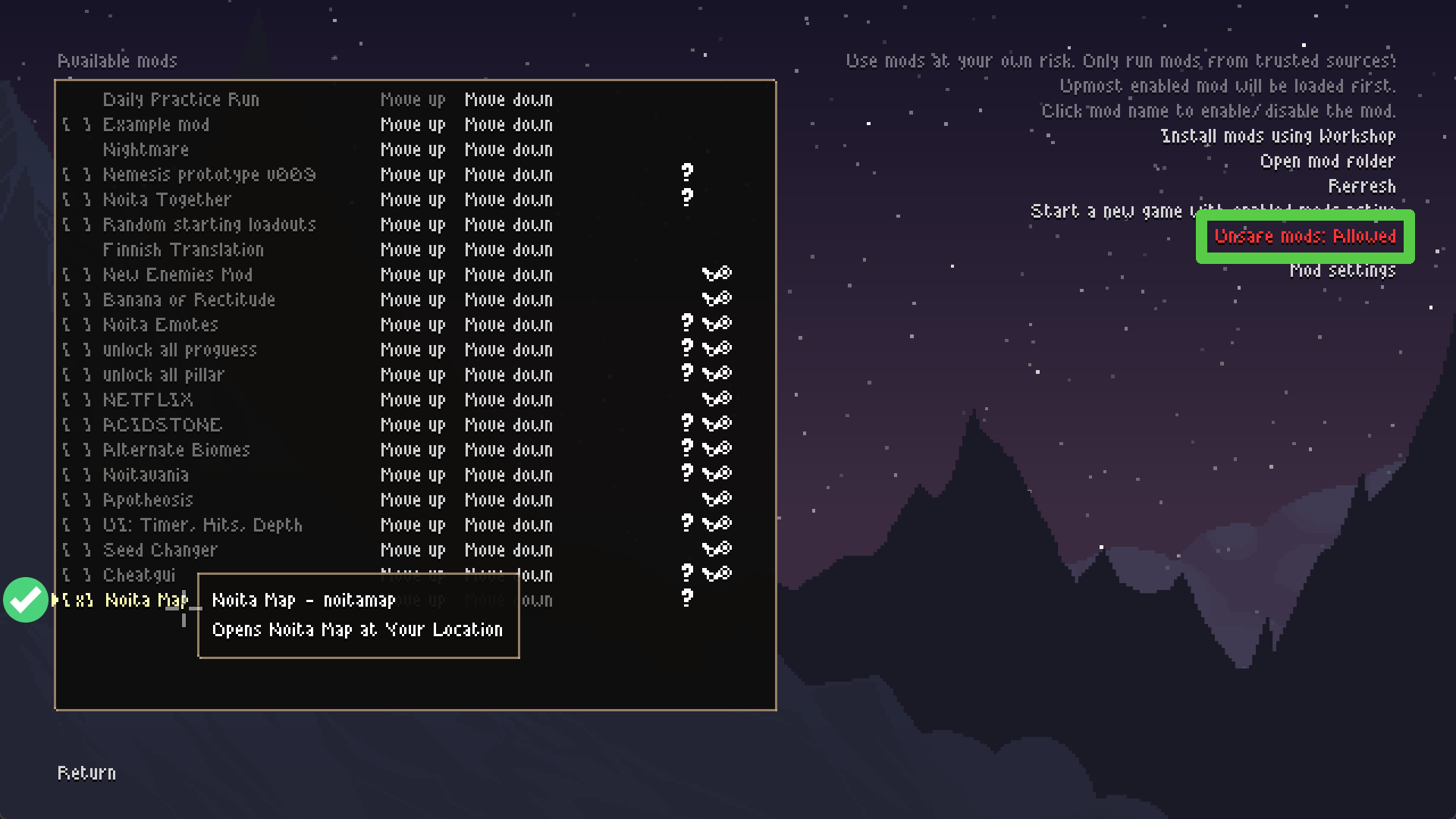Viewport: 1456px width, 819px height.
Task: Open Mod settings
Action: tap(1342, 271)
